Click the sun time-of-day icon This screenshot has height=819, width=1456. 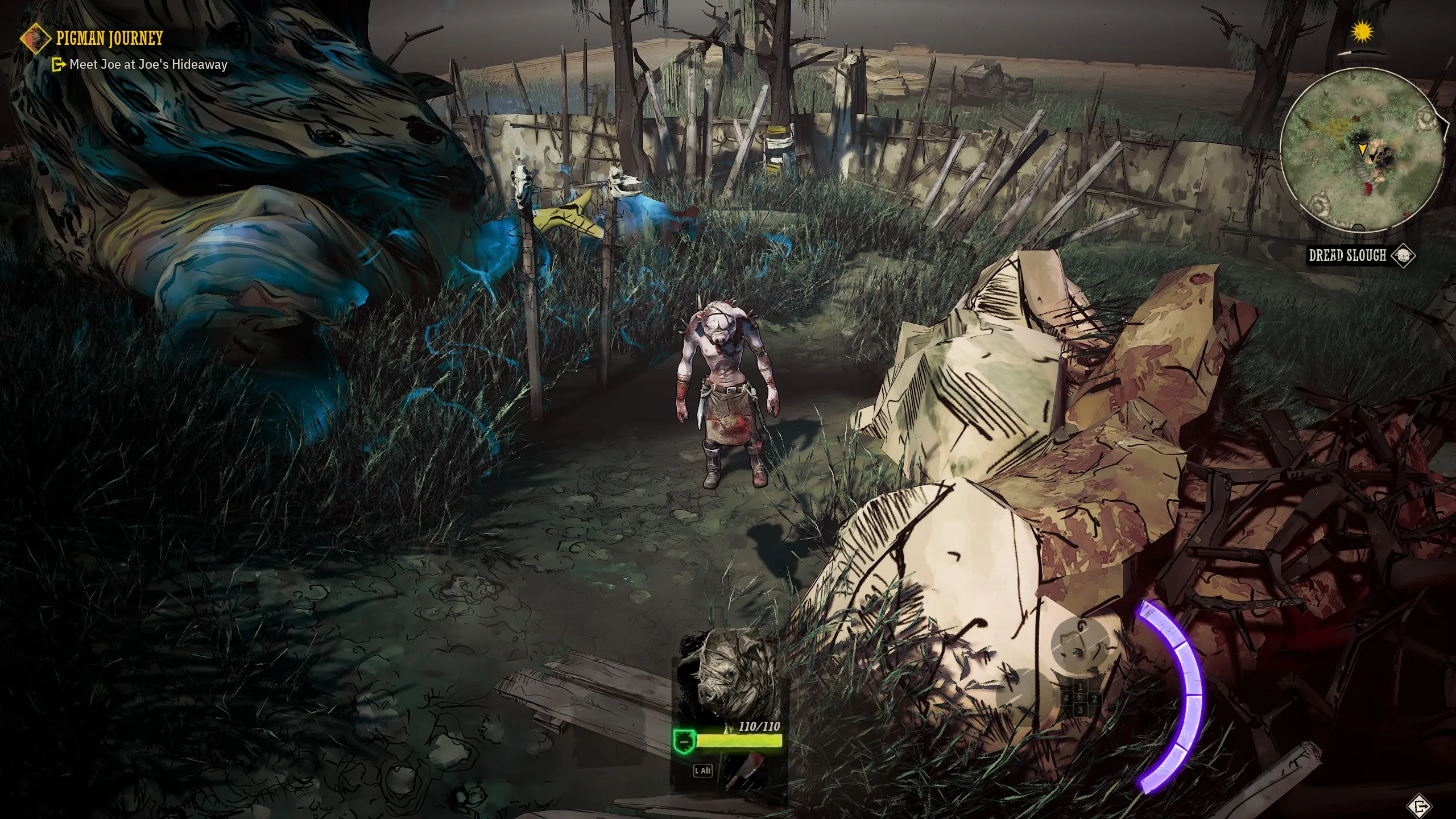pos(1362,32)
